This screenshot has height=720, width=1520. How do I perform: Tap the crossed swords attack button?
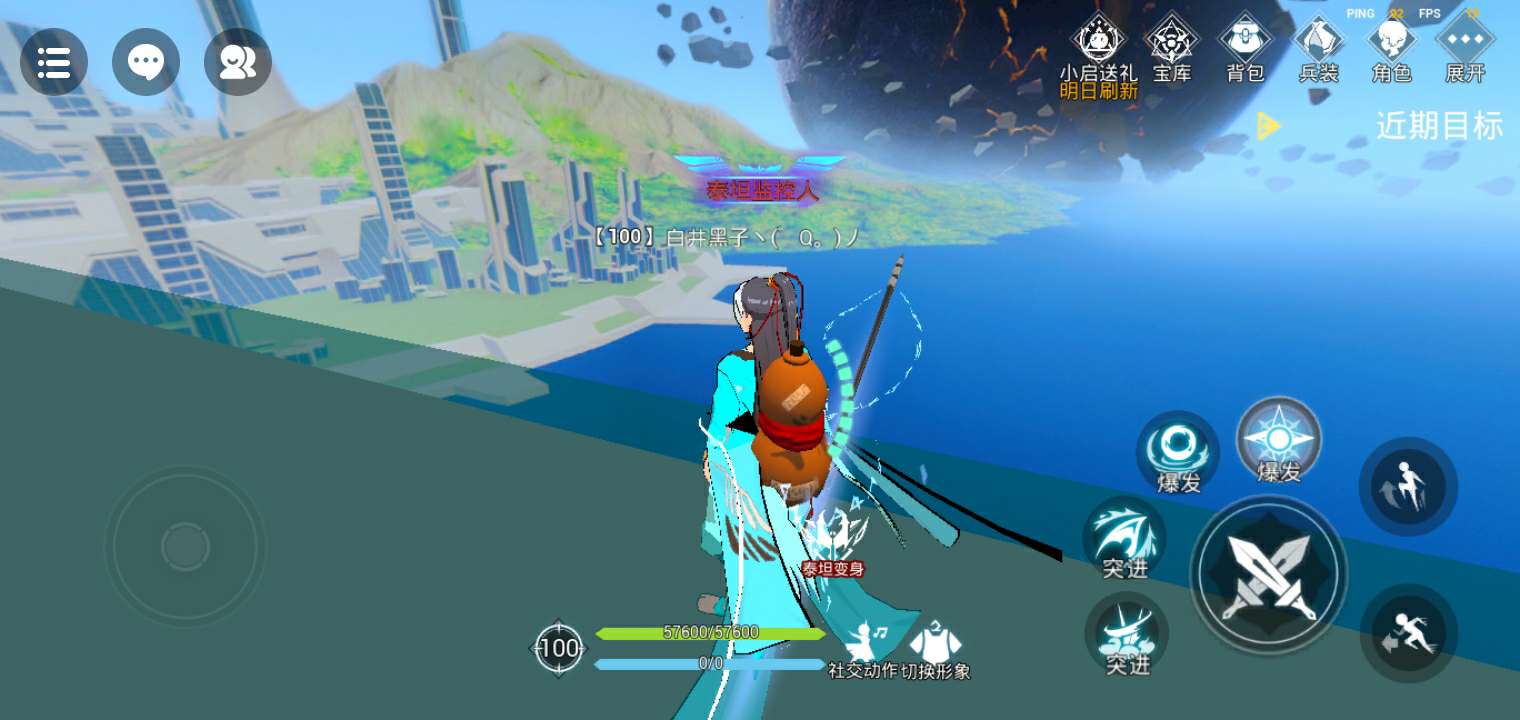(x=1268, y=575)
